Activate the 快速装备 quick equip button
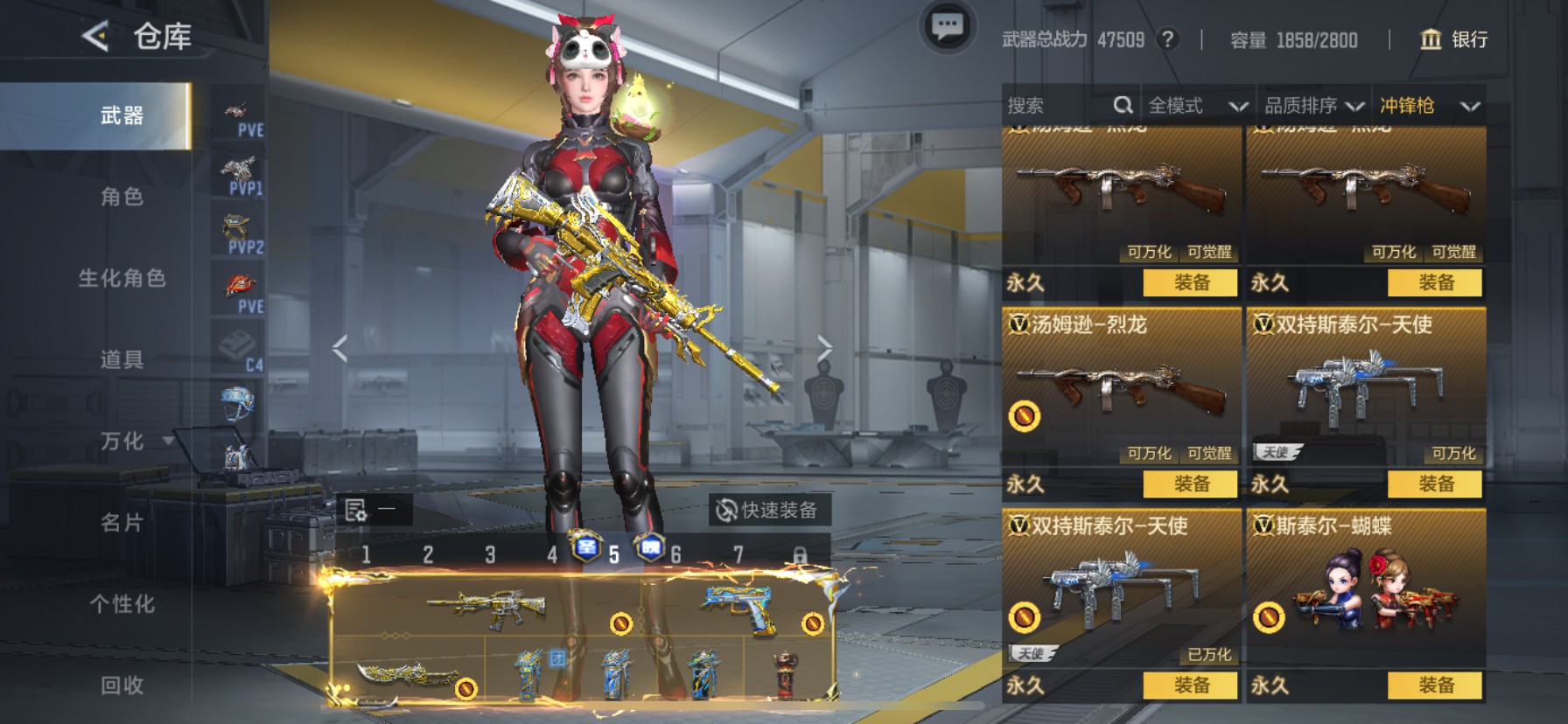 click(x=768, y=510)
